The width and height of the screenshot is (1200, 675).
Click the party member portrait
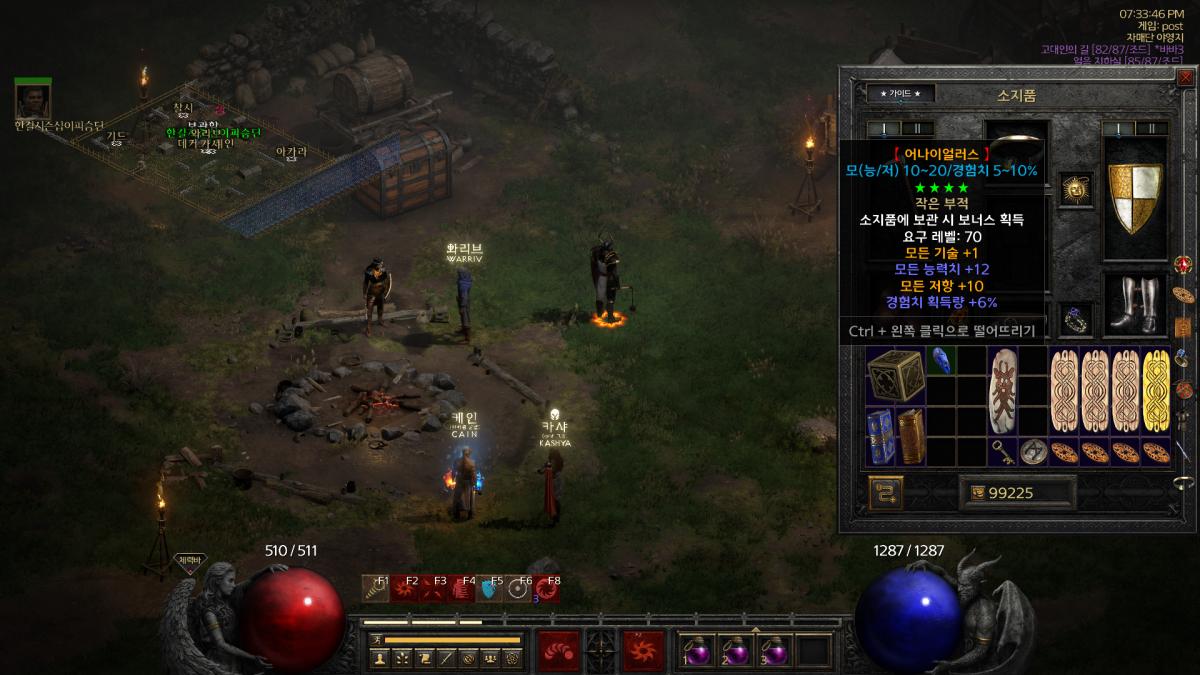(33, 100)
